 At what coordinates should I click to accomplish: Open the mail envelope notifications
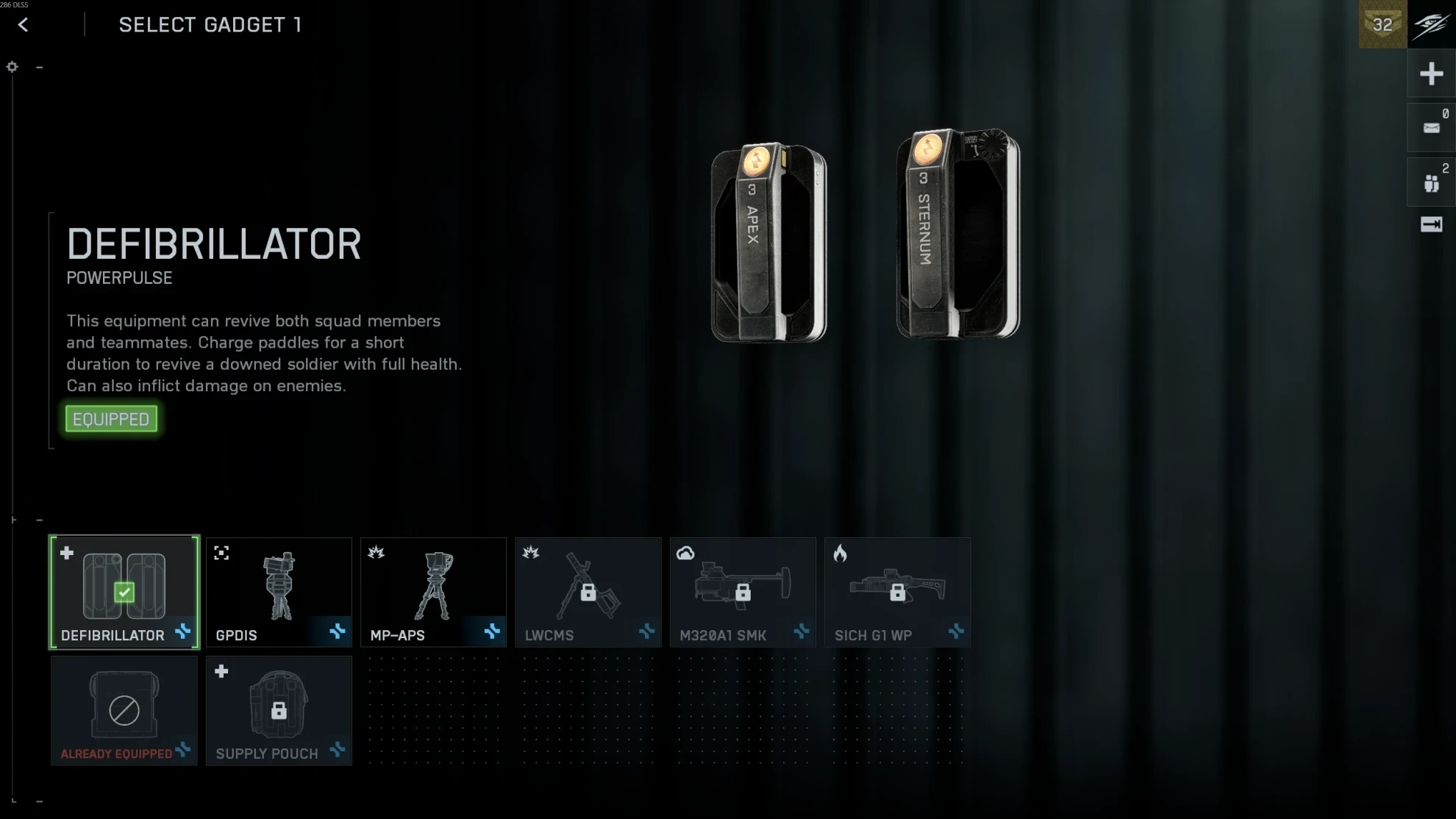coord(1431,128)
